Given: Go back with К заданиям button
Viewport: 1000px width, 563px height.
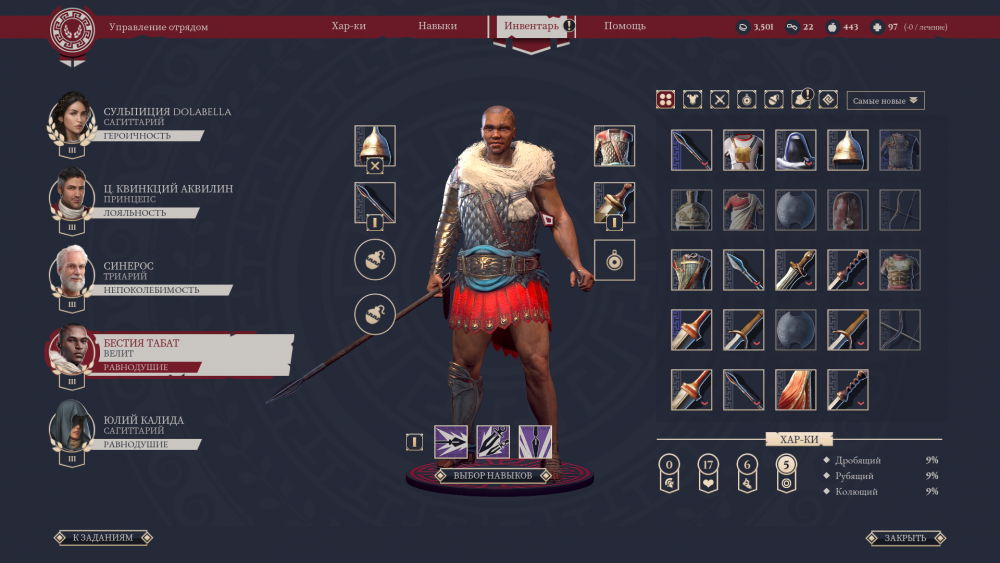Looking at the screenshot, I should [102, 538].
